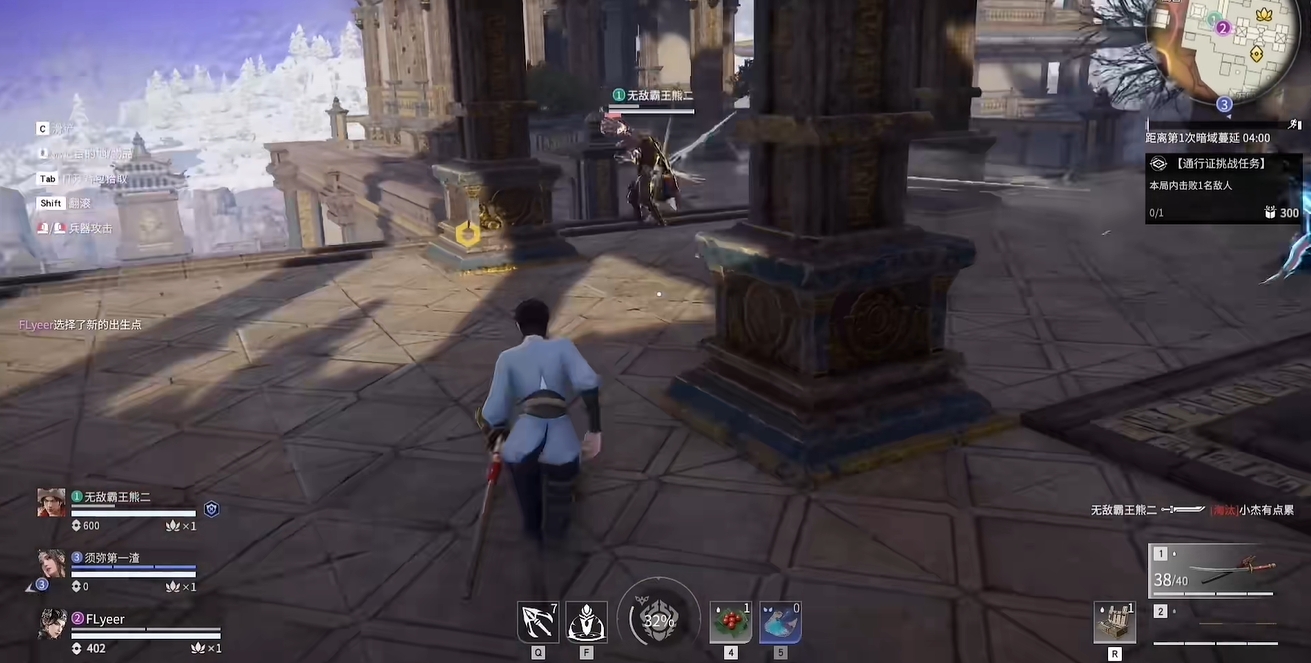Click the blue shield badge beside 无敌霸王熊二
This screenshot has width=1311, height=663.
(x=211, y=509)
